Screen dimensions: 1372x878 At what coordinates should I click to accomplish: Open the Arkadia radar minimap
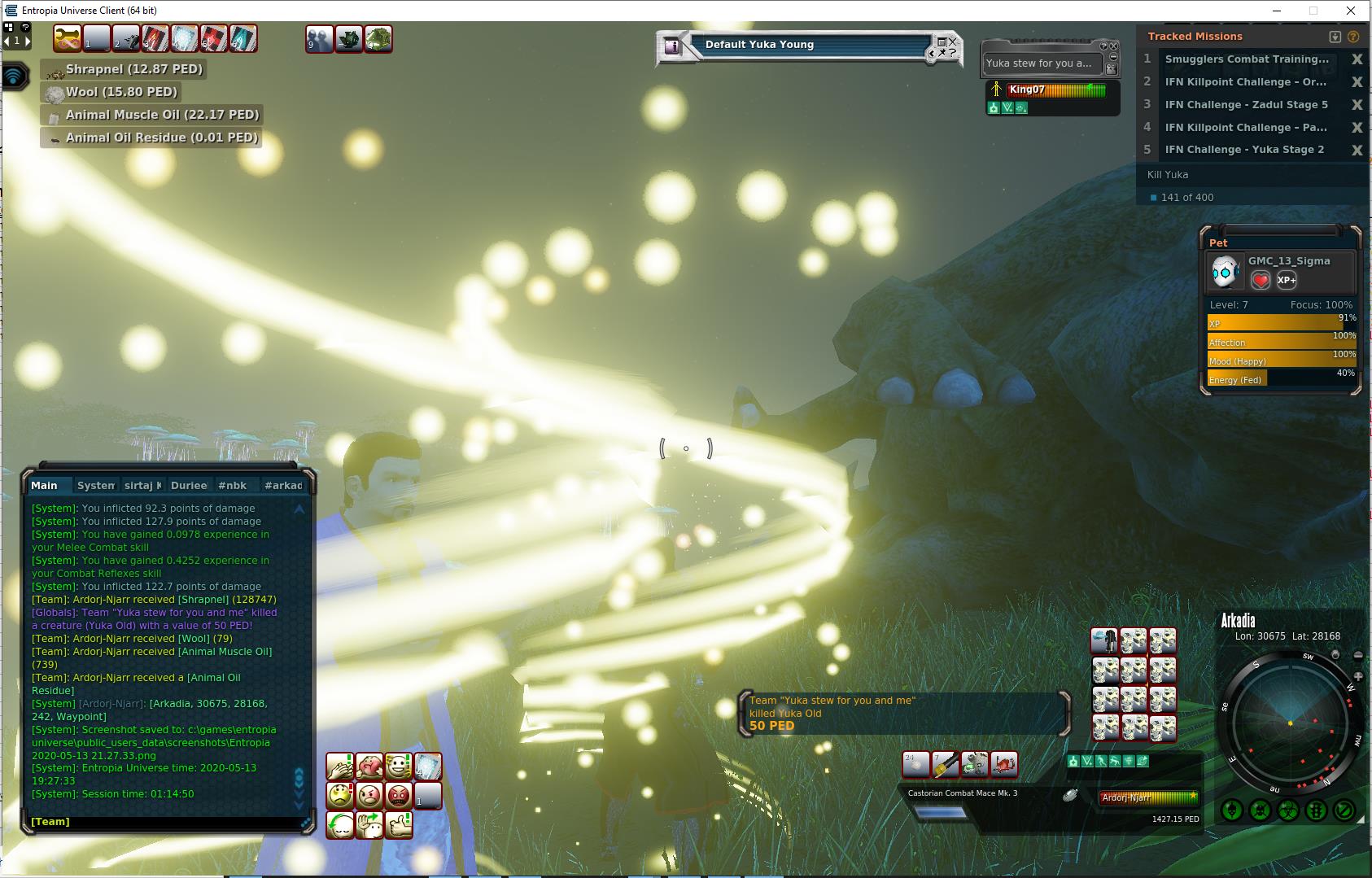pyautogui.click(x=1289, y=723)
